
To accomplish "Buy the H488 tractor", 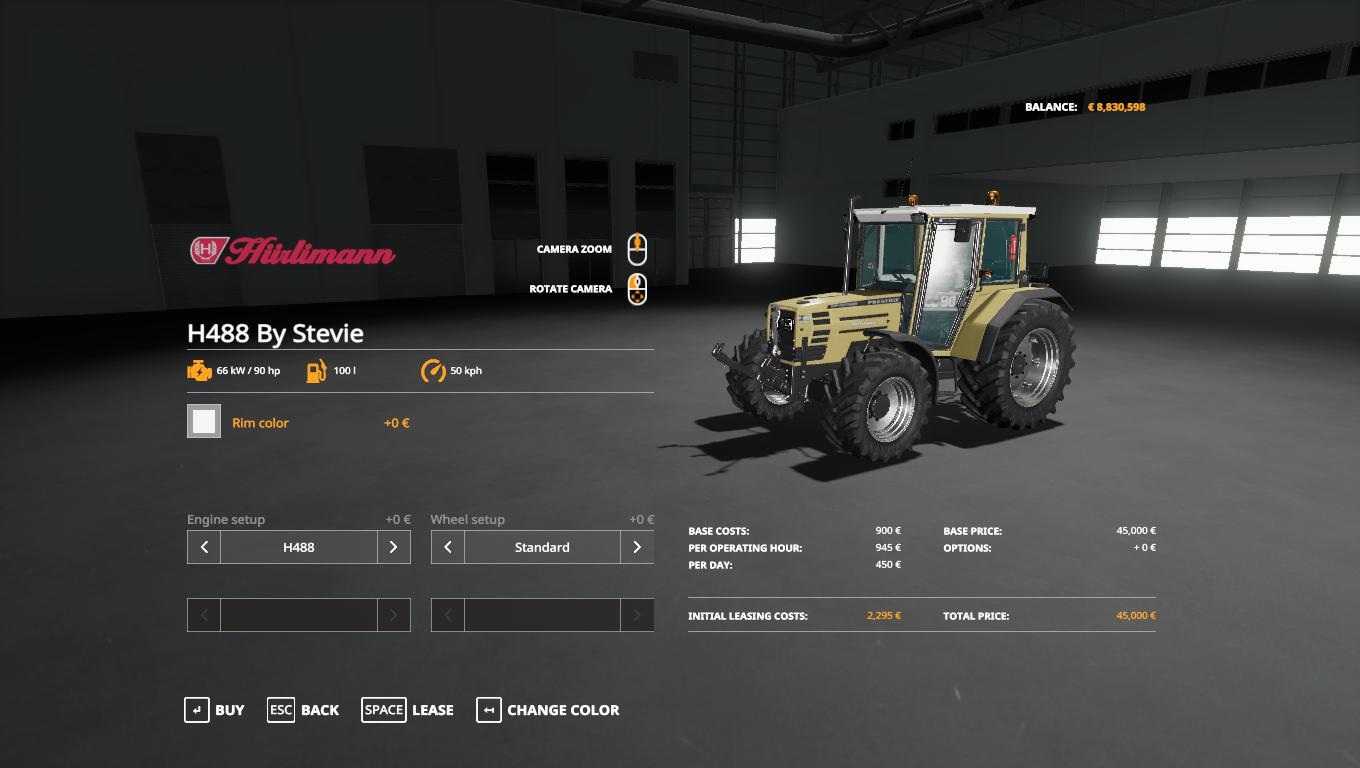I will click(x=214, y=710).
